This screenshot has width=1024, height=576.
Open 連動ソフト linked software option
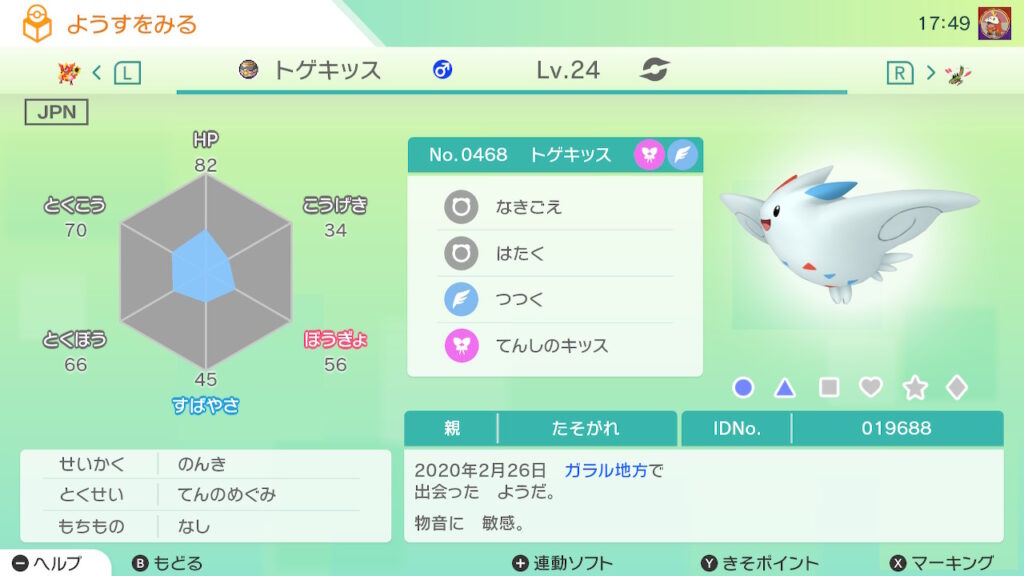click(x=562, y=563)
